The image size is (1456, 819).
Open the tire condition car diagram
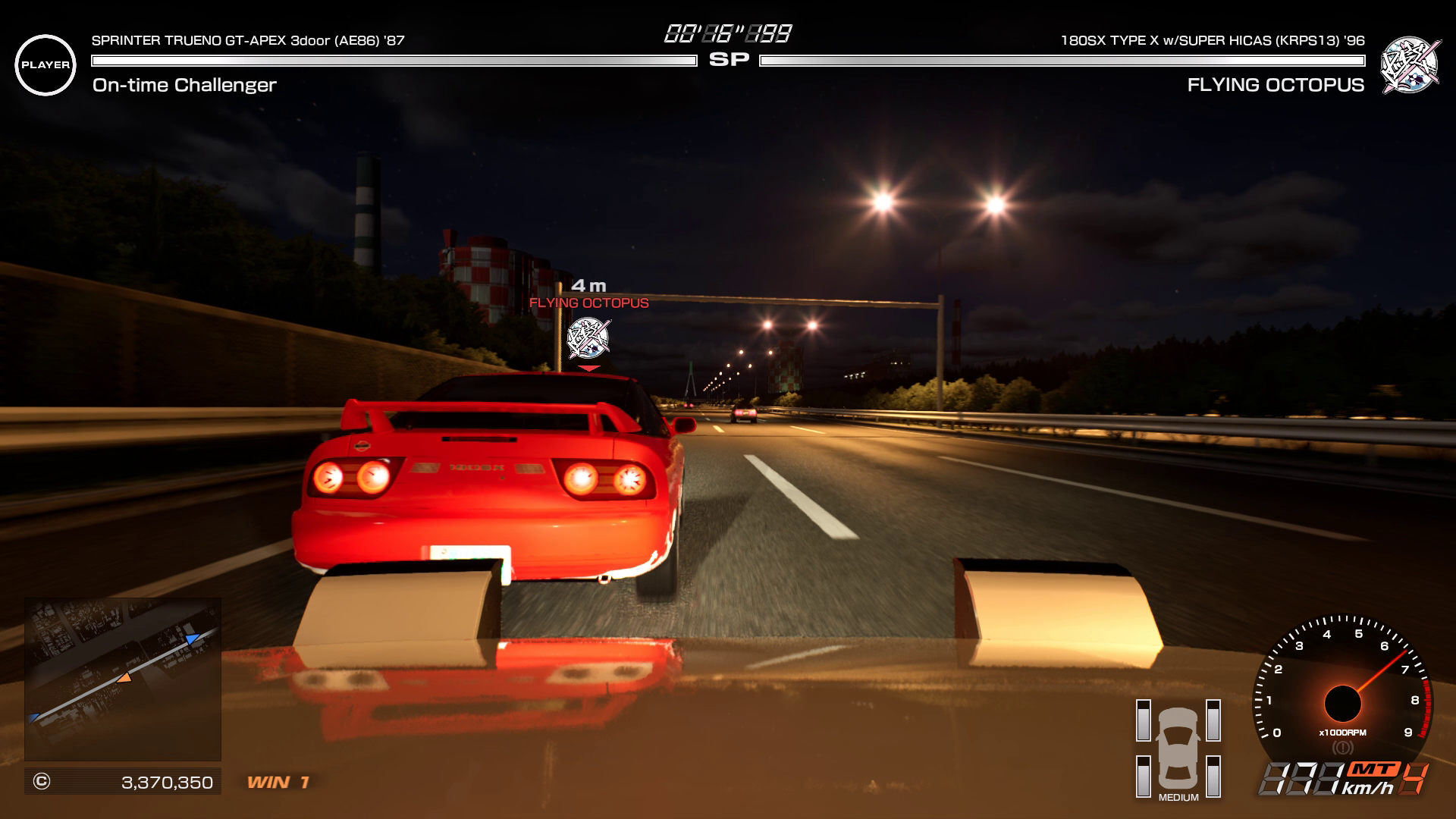[1178, 748]
